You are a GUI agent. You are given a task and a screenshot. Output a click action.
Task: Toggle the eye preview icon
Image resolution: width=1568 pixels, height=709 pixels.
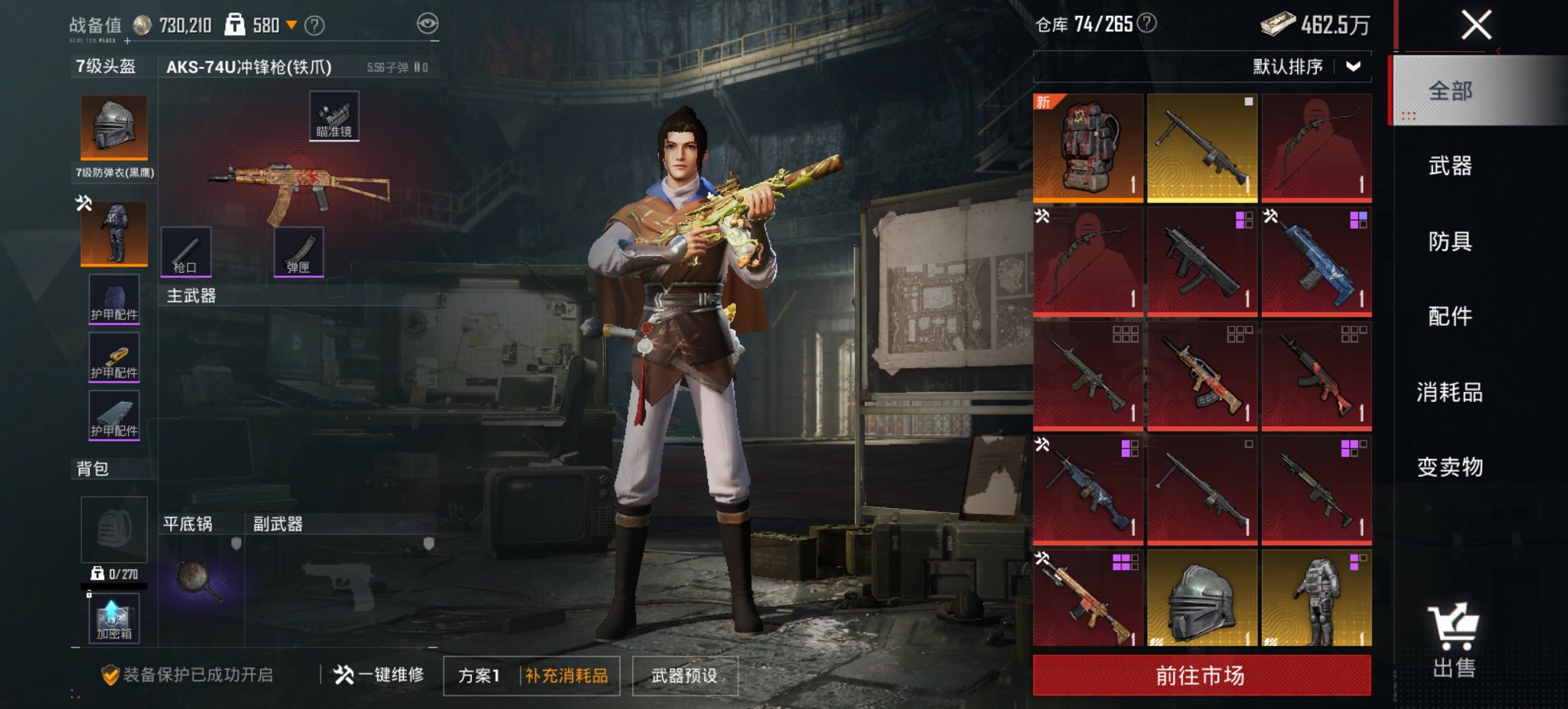tap(428, 21)
